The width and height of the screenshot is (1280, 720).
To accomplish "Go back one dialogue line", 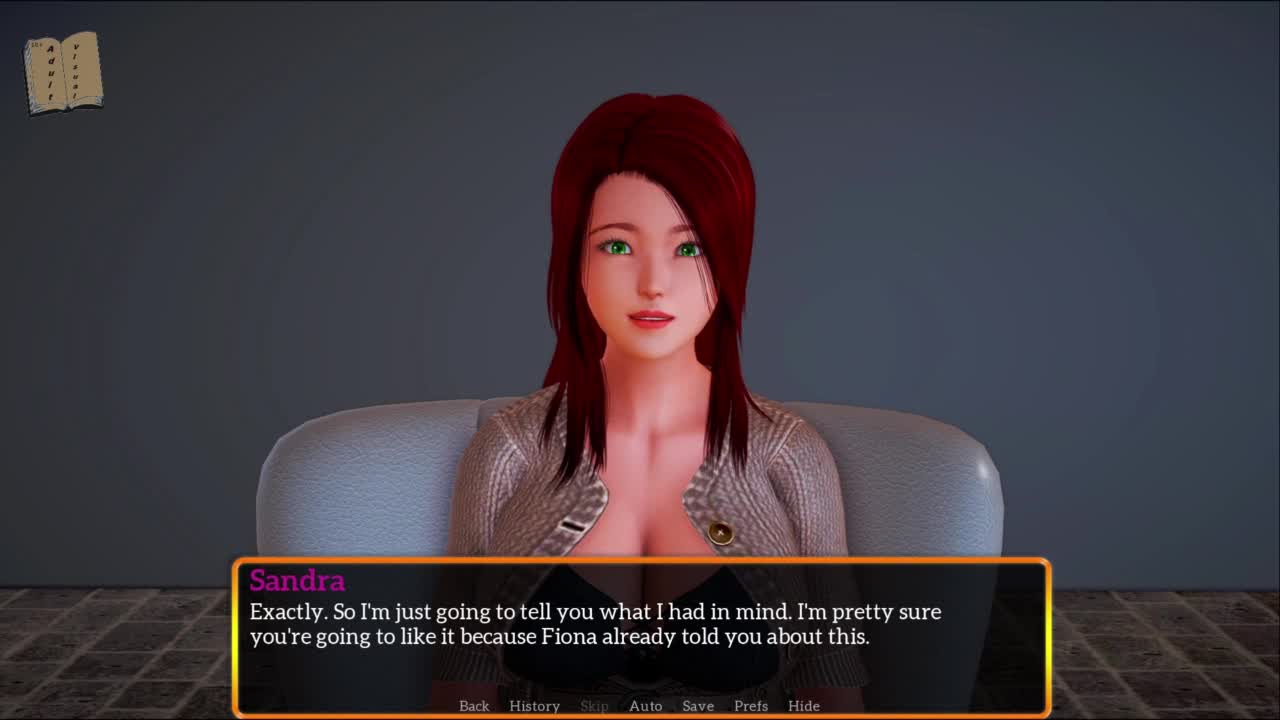I will point(474,706).
